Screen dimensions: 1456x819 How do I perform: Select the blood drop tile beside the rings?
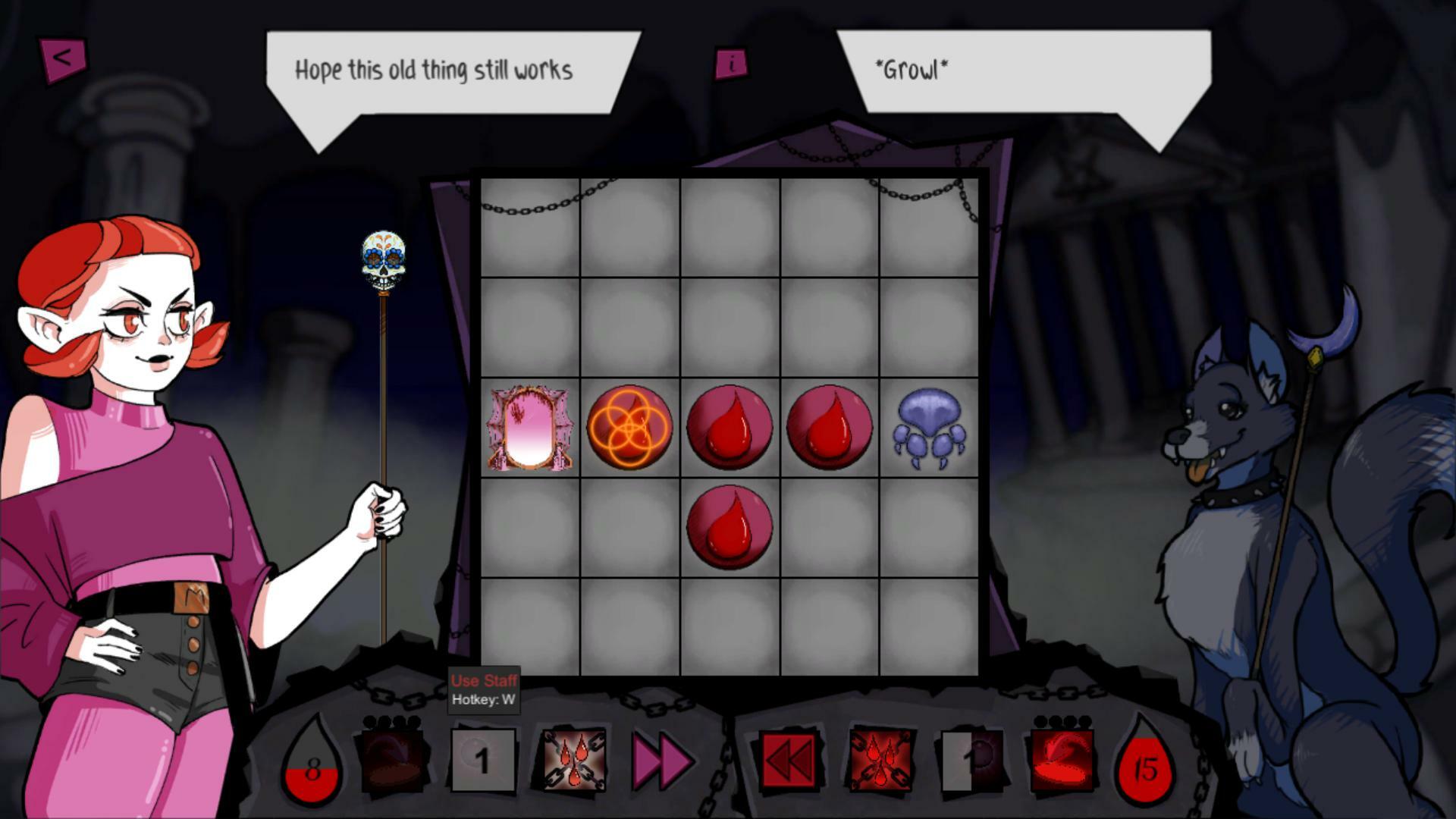click(728, 426)
